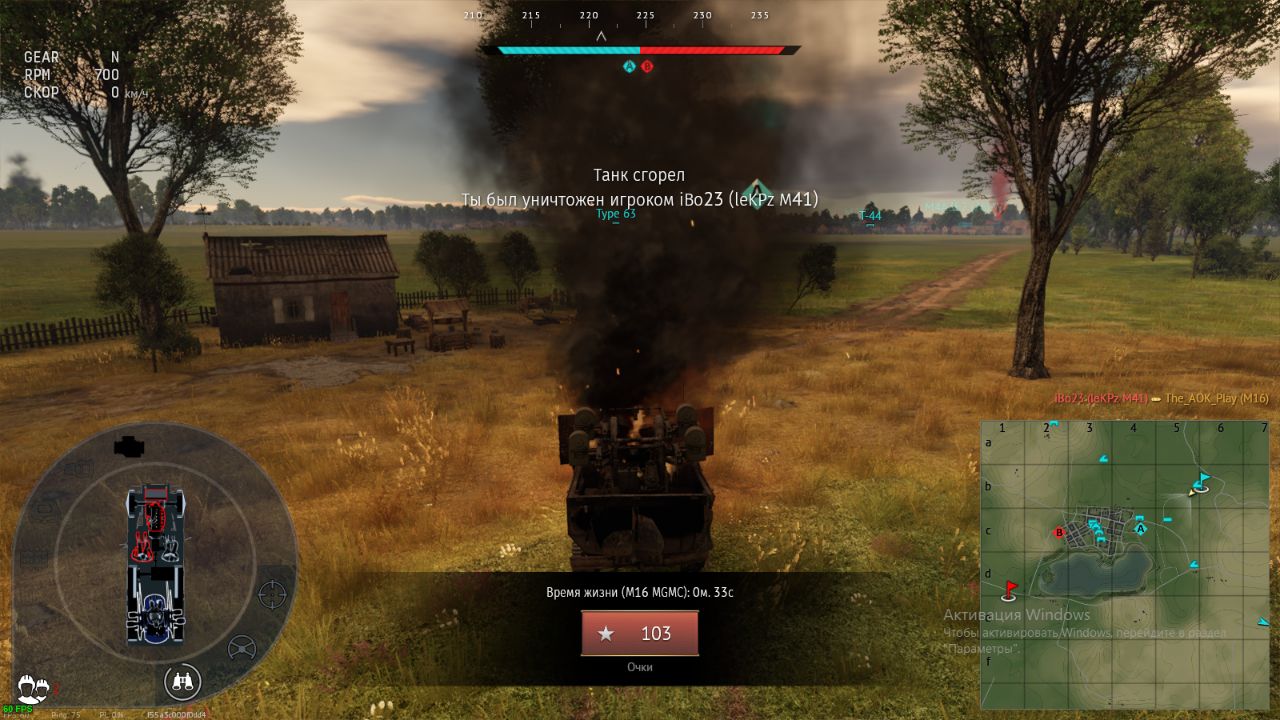
Task: Select the steering wheel driver icon
Action: click(x=242, y=649)
